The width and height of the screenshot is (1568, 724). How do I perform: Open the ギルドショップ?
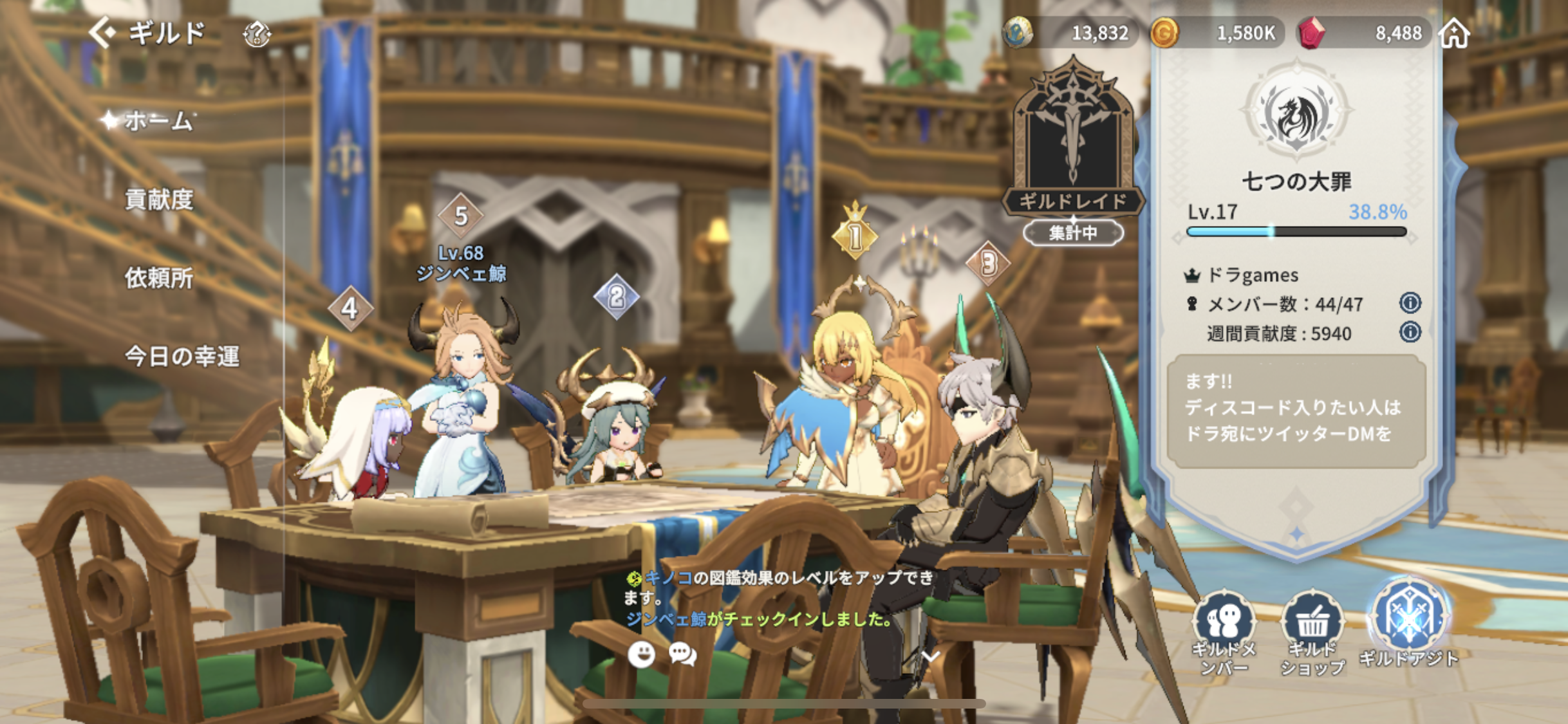pos(1312,632)
